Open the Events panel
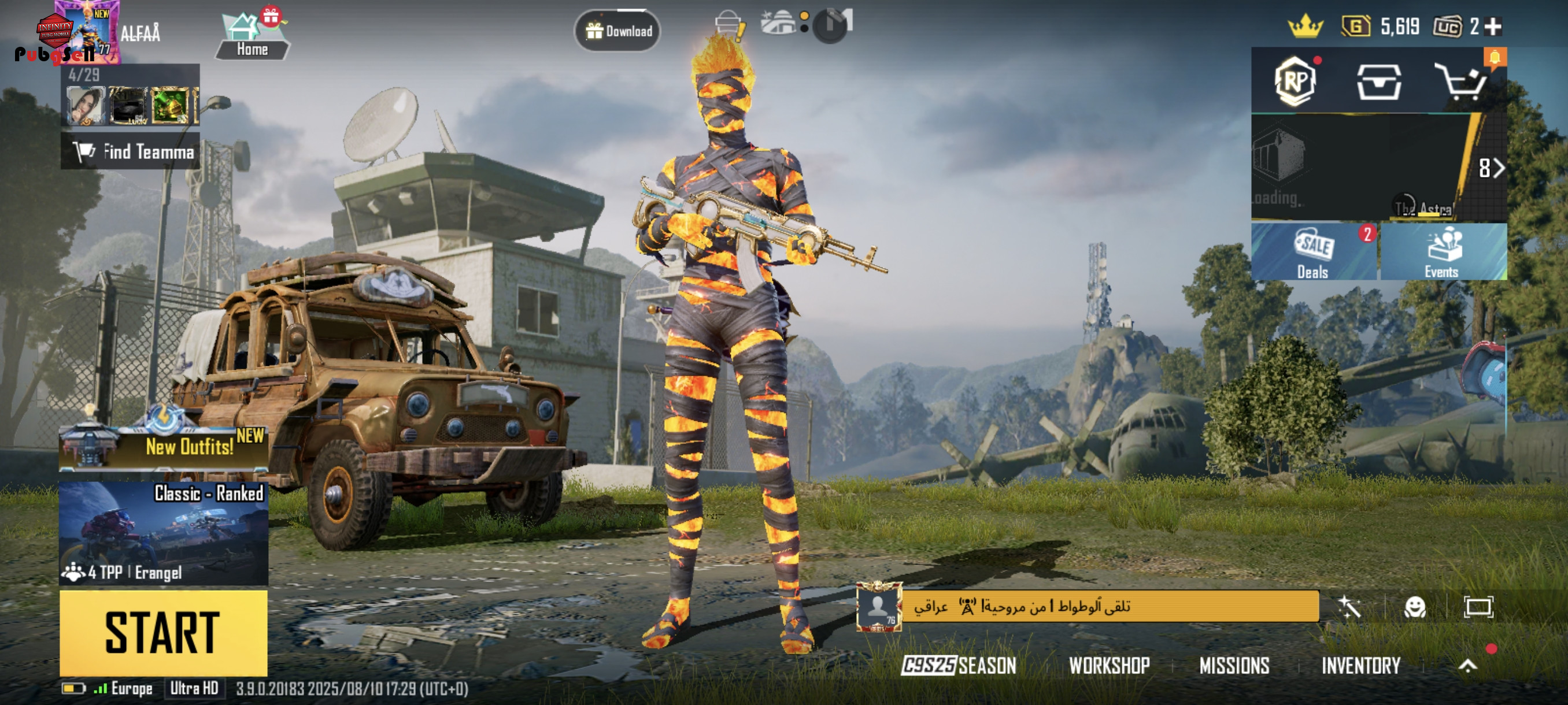This screenshot has width=1568, height=705. (x=1442, y=252)
